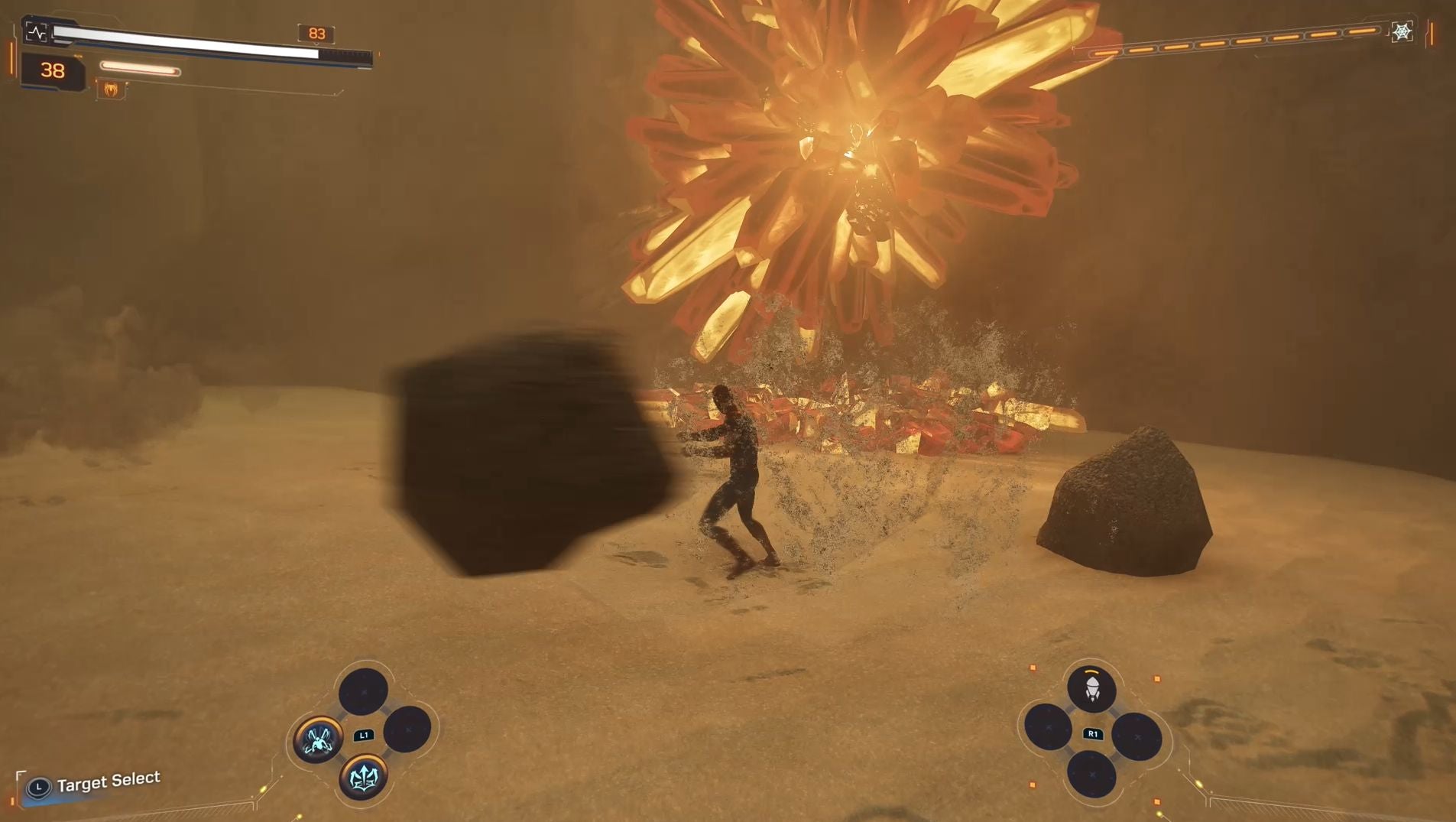Select the orange spider emblem icon
1456x822 pixels.
coord(112,90)
